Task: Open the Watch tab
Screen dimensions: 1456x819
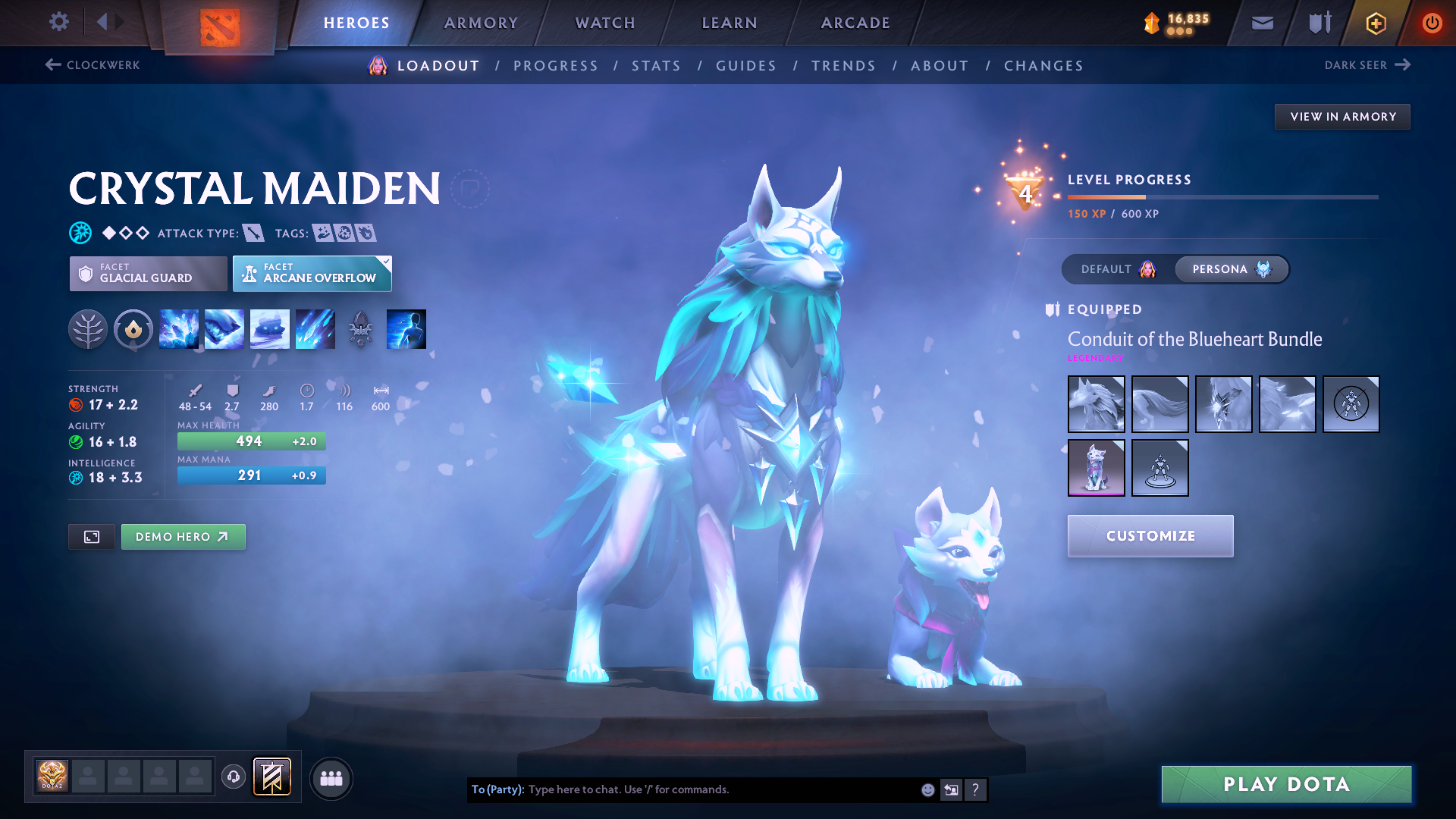Action: pyautogui.click(x=605, y=23)
